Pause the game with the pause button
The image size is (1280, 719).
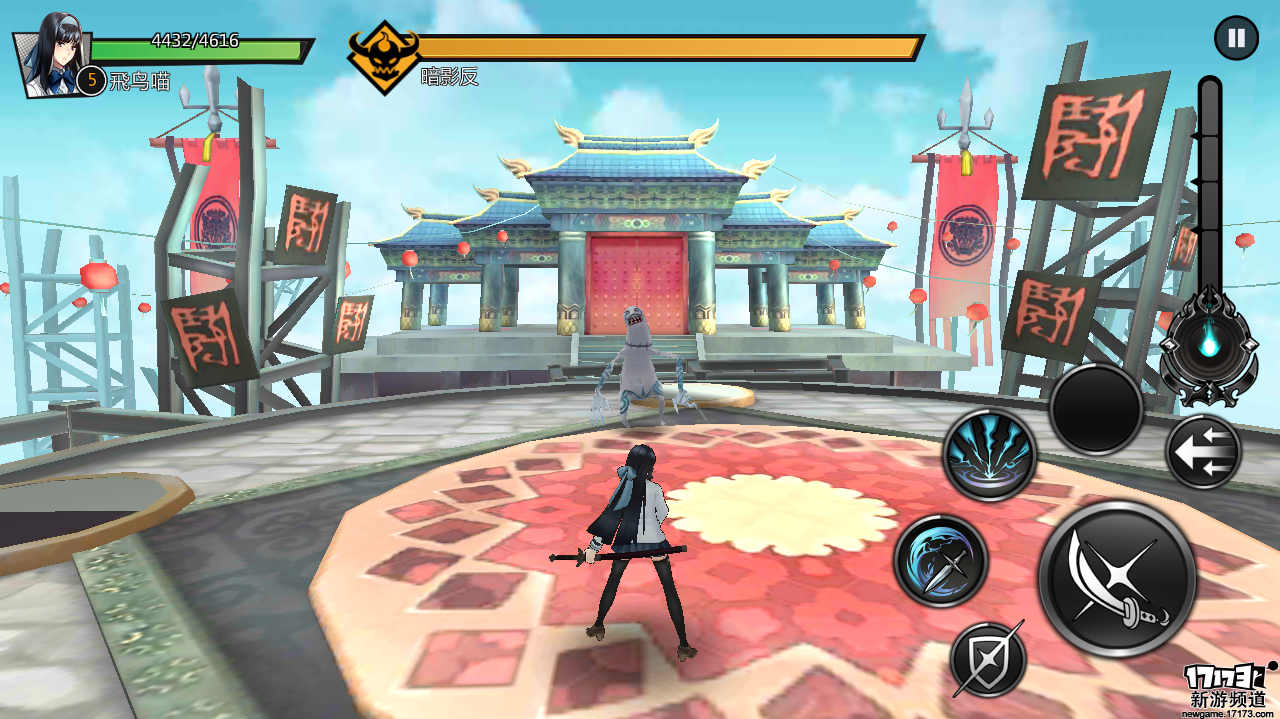point(1237,39)
